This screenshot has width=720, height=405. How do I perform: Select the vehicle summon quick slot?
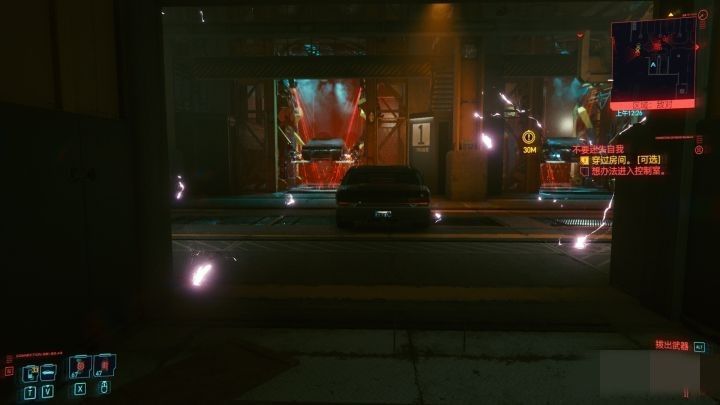[x=48, y=373]
